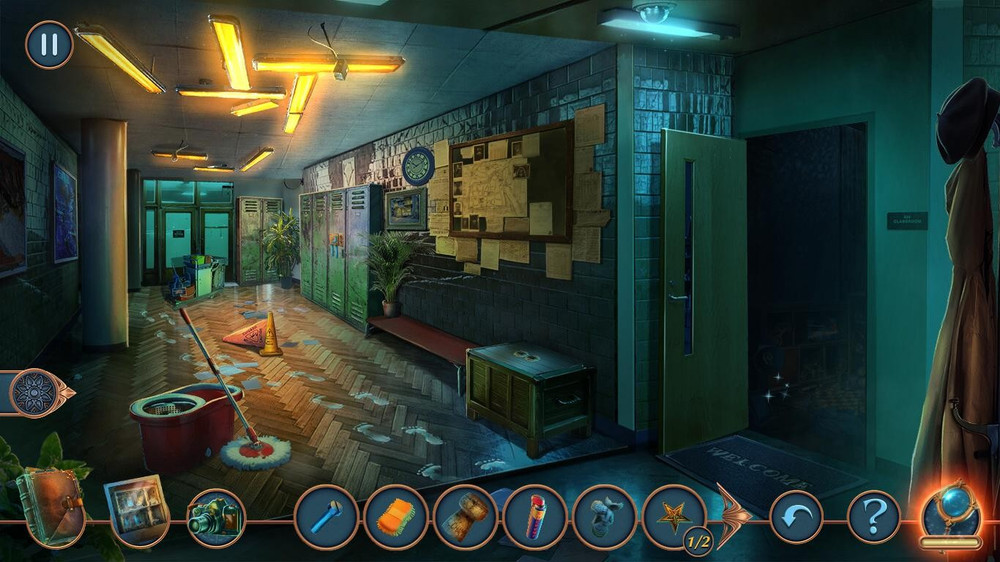
Task: Select the blue flashlight inventory item
Action: pos(327,517)
